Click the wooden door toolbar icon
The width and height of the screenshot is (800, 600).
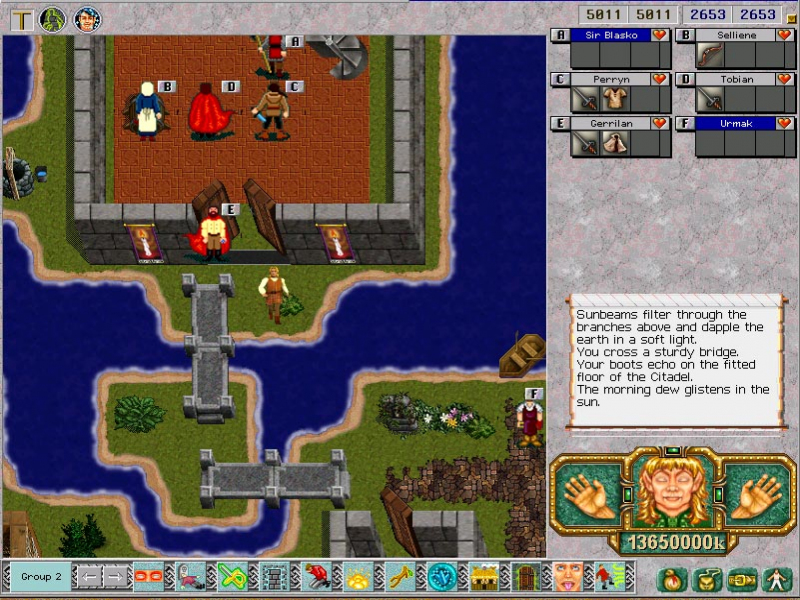[525, 577]
